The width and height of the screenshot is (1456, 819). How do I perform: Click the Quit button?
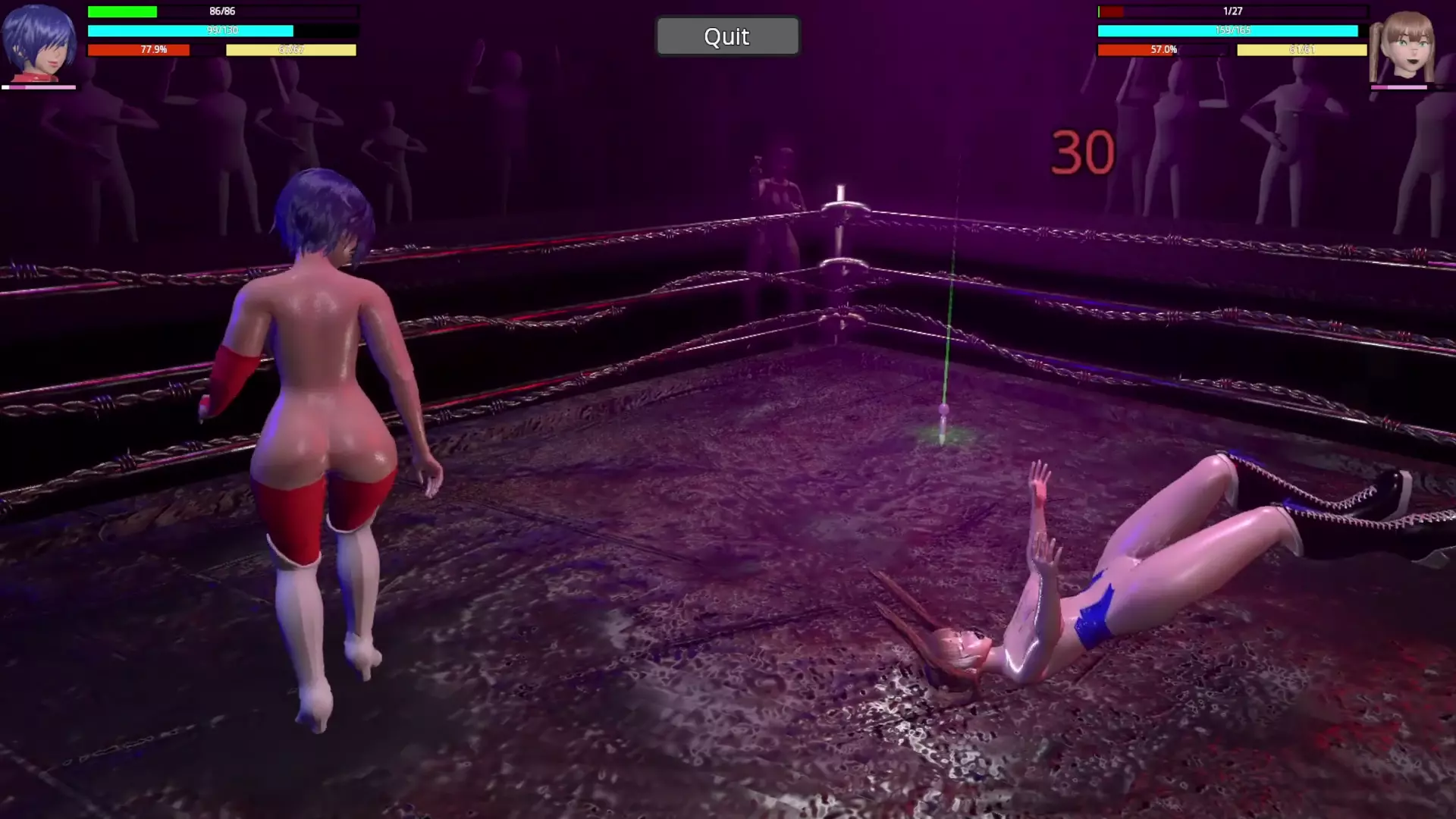[x=726, y=36]
